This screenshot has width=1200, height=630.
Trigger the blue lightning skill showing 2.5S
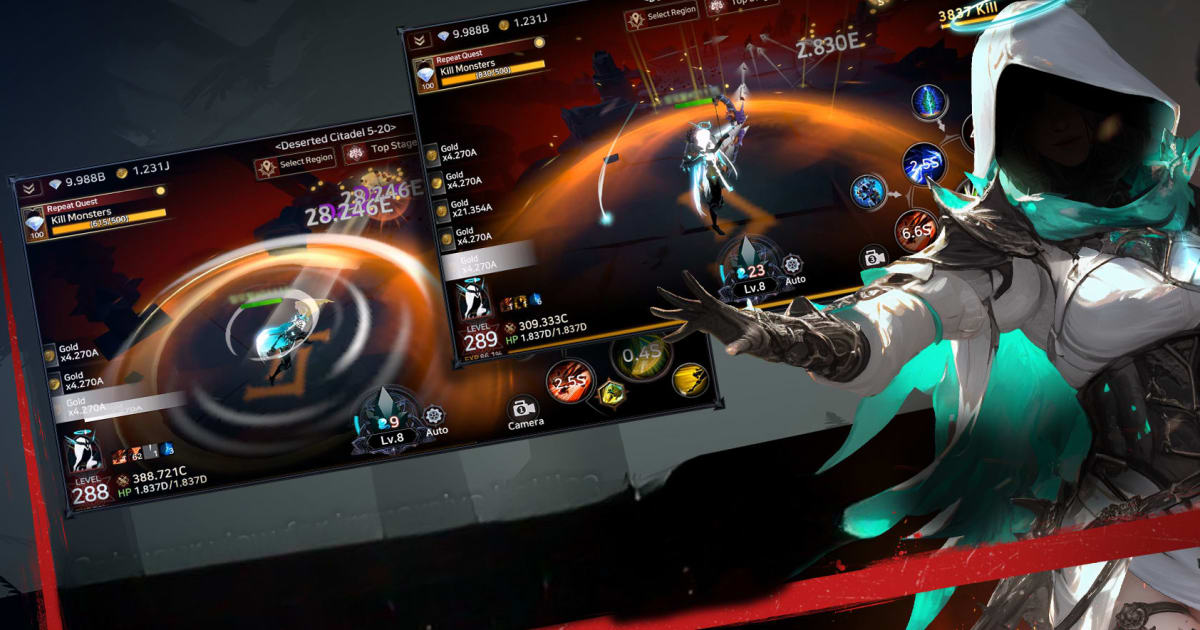click(x=924, y=162)
